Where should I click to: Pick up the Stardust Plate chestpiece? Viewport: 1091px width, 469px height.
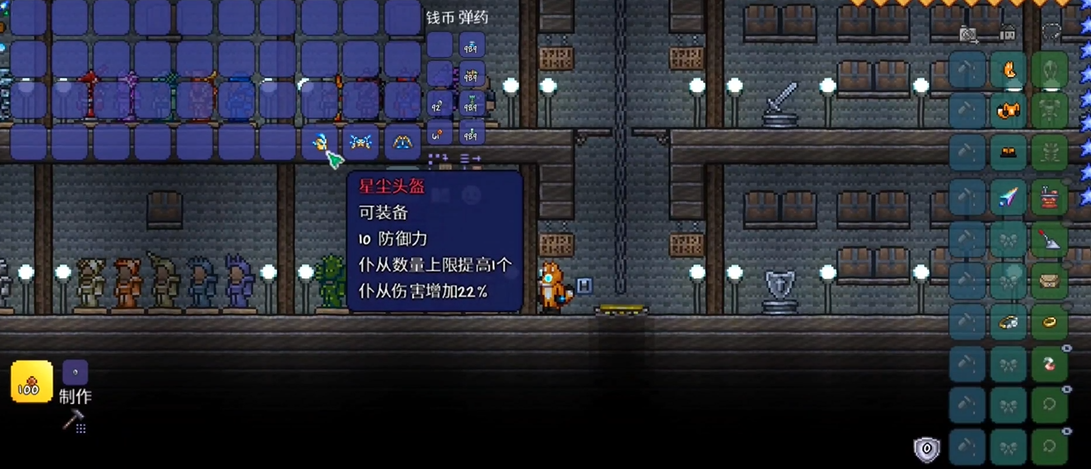pyautogui.click(x=361, y=142)
